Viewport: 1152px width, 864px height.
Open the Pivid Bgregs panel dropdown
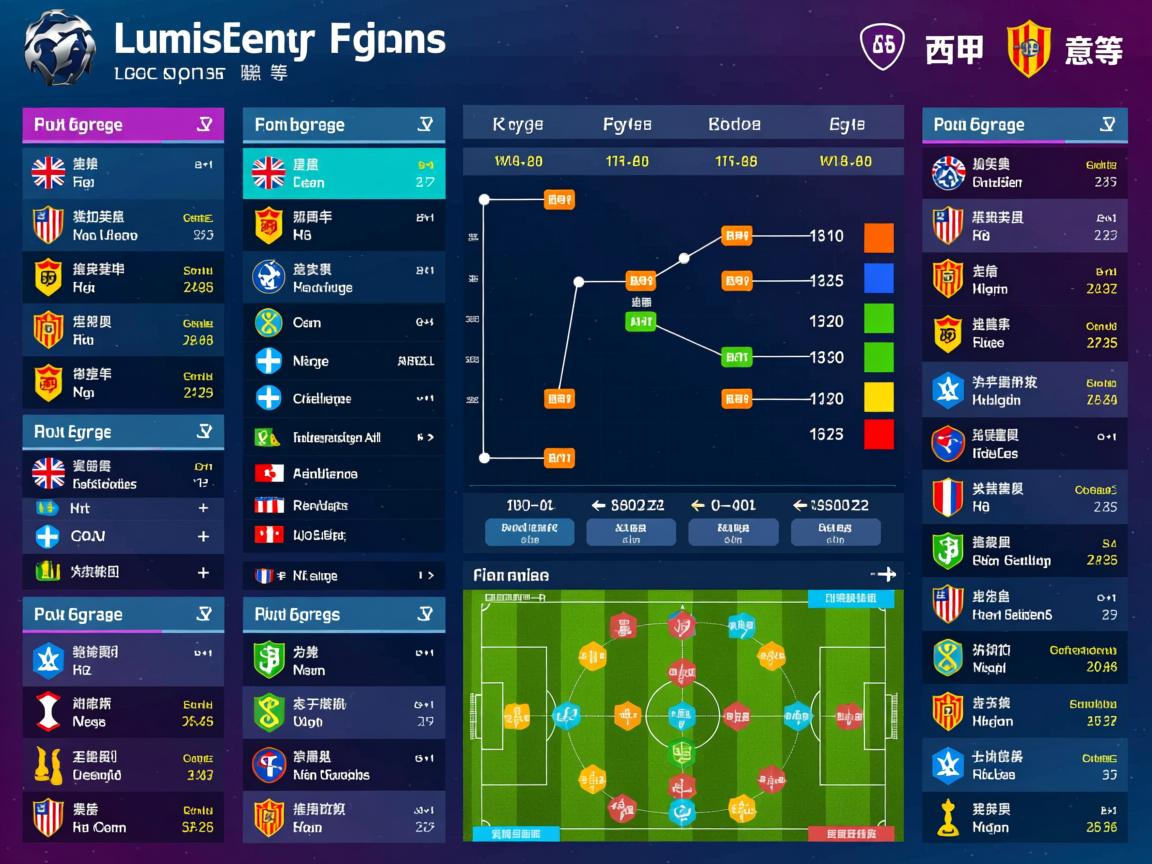tap(426, 615)
